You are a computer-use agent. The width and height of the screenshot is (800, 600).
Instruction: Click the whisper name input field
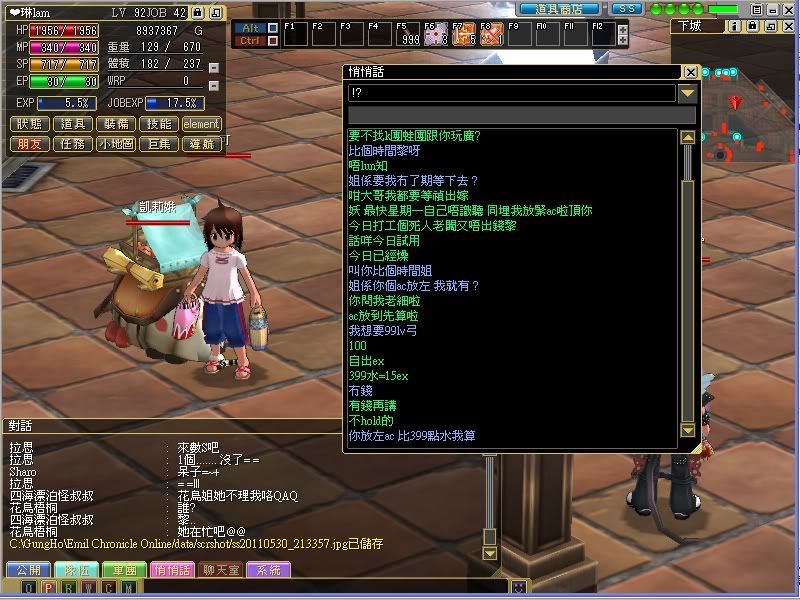(510, 93)
